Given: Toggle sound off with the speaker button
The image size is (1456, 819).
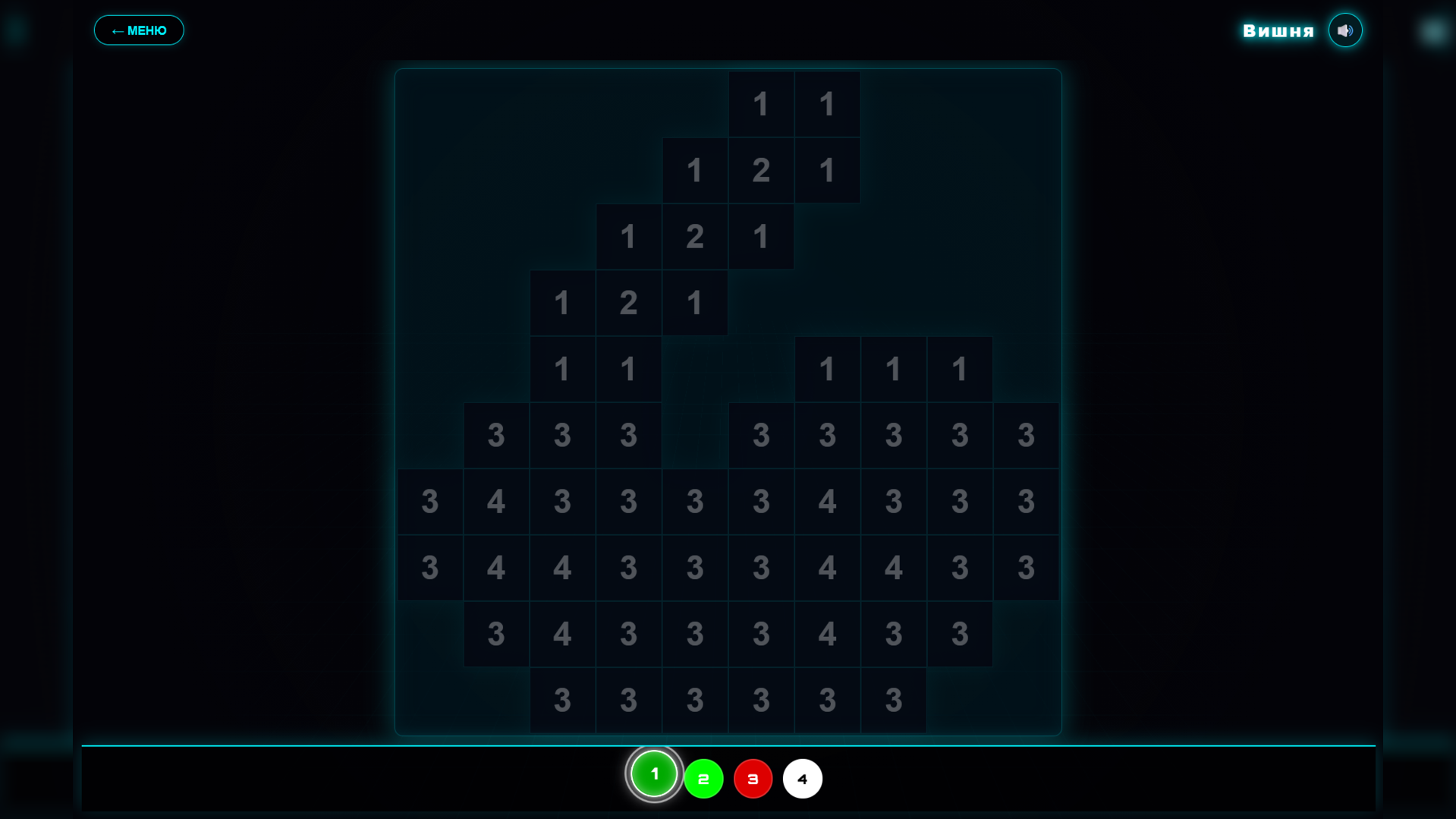Looking at the screenshot, I should [1345, 30].
